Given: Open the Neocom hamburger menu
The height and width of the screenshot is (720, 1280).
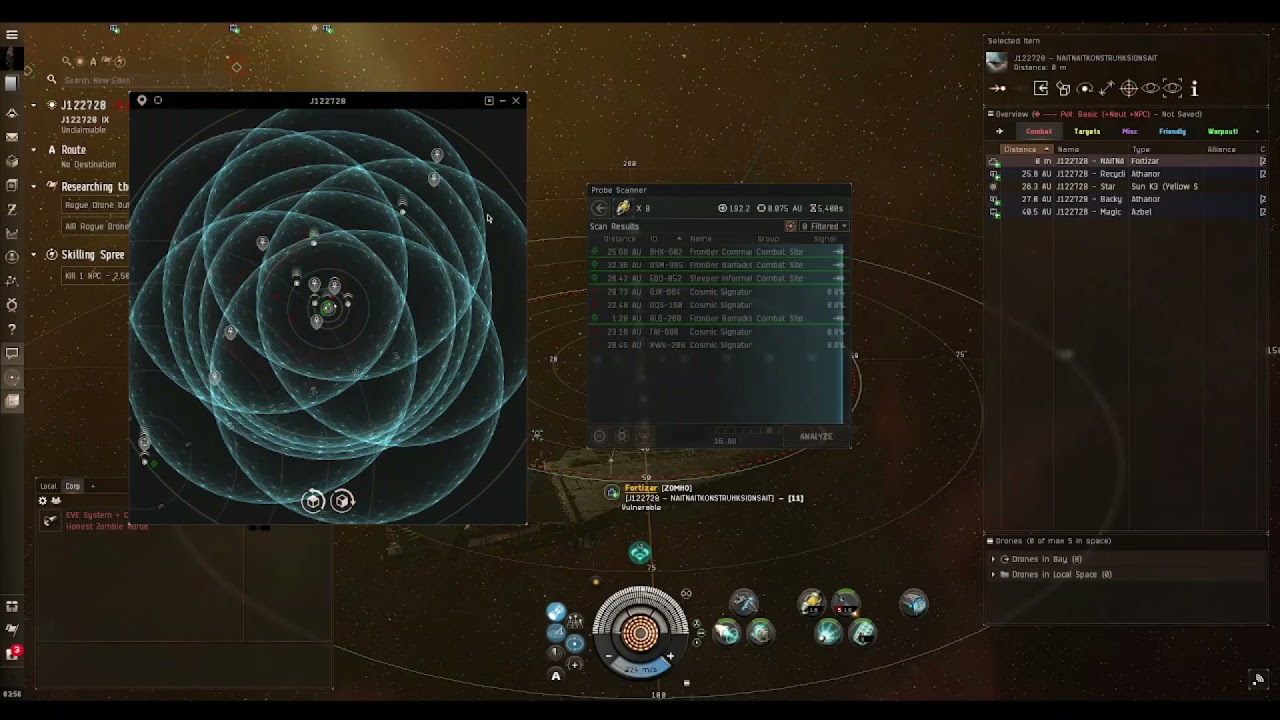Looking at the screenshot, I should click(x=12, y=35).
